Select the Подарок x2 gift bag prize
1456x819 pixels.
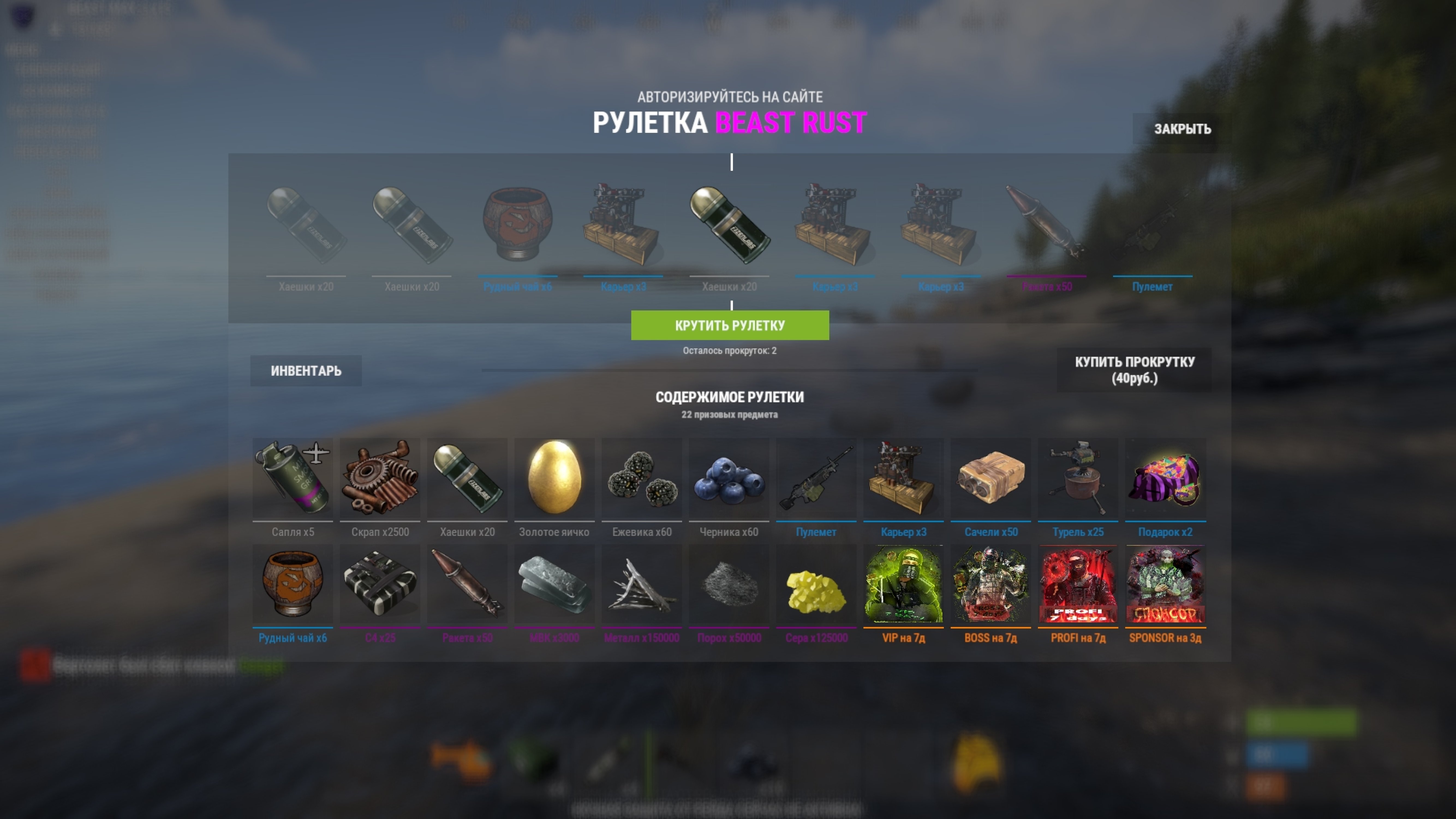(x=1165, y=479)
